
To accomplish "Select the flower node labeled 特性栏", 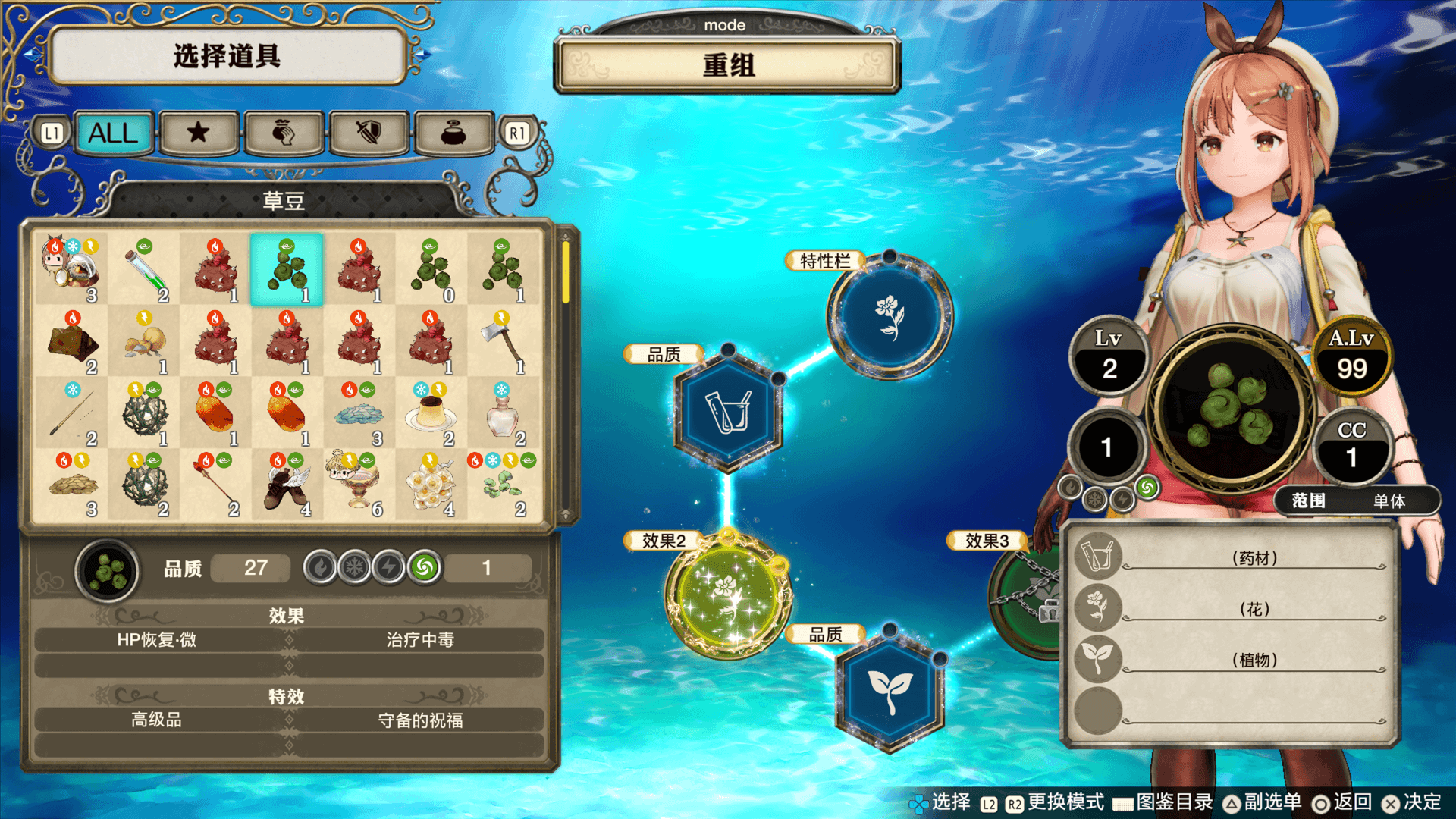I will (x=890, y=315).
